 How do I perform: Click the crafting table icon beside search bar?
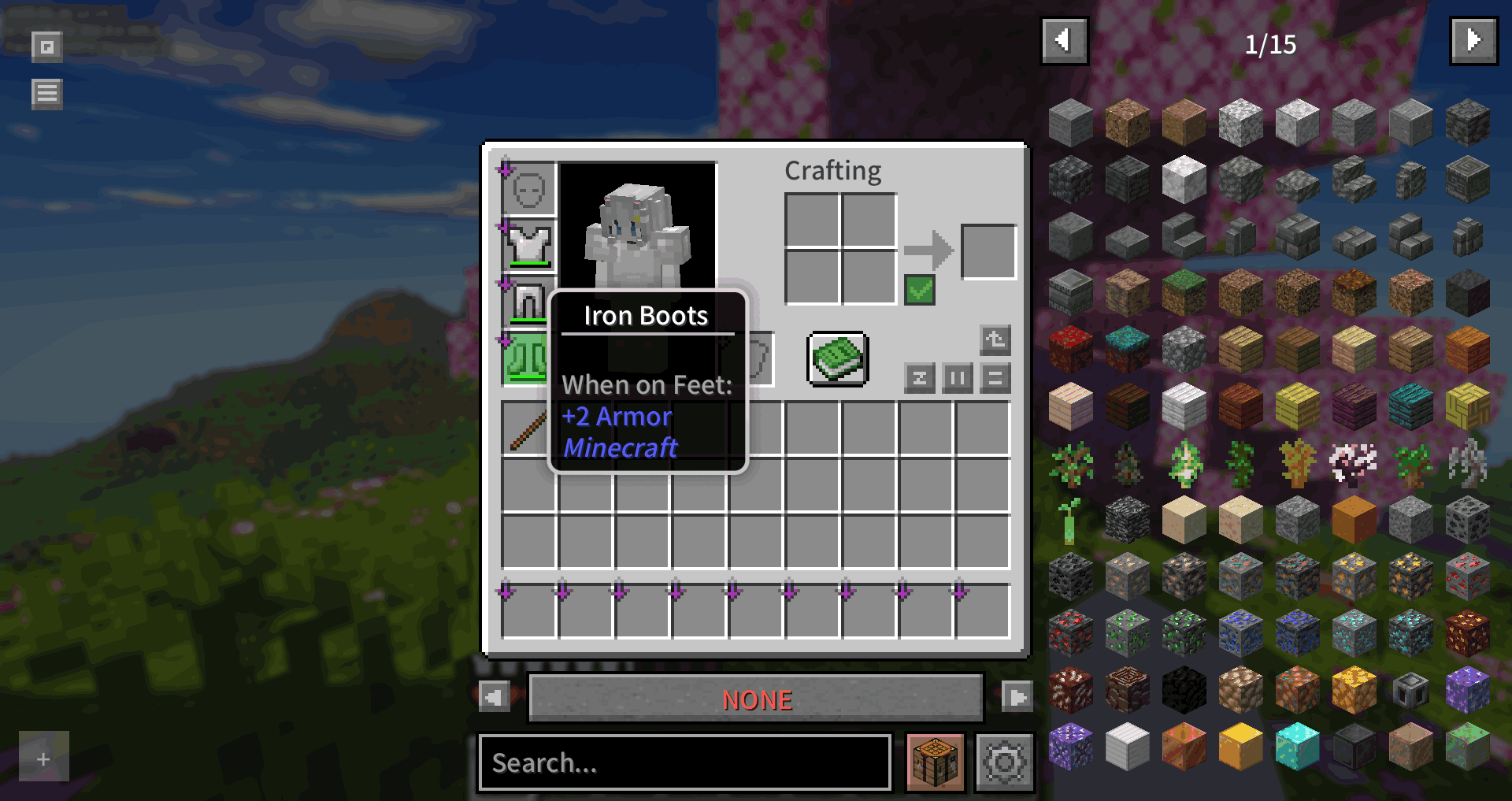tap(936, 762)
